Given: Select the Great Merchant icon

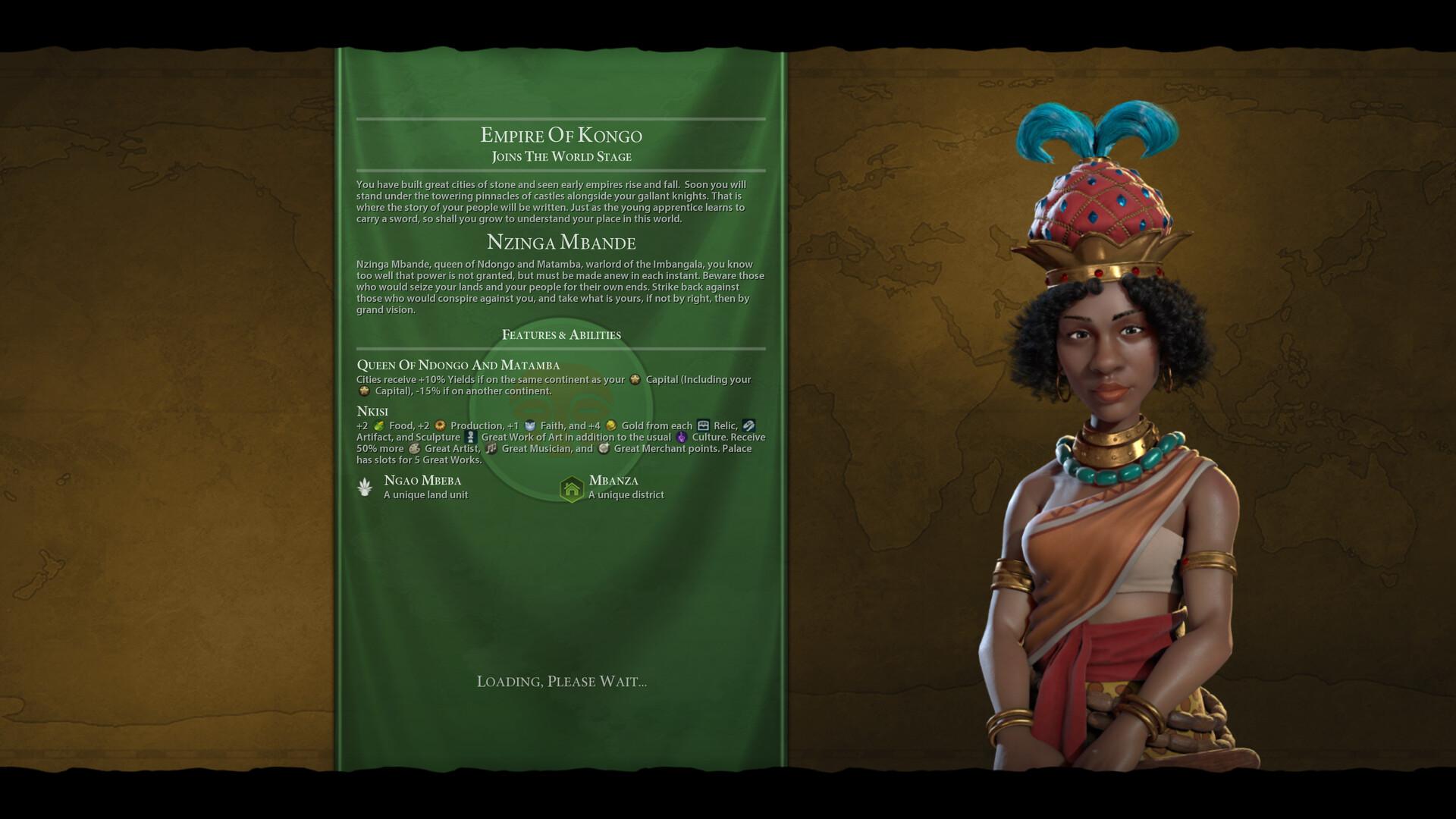Looking at the screenshot, I should point(604,449).
